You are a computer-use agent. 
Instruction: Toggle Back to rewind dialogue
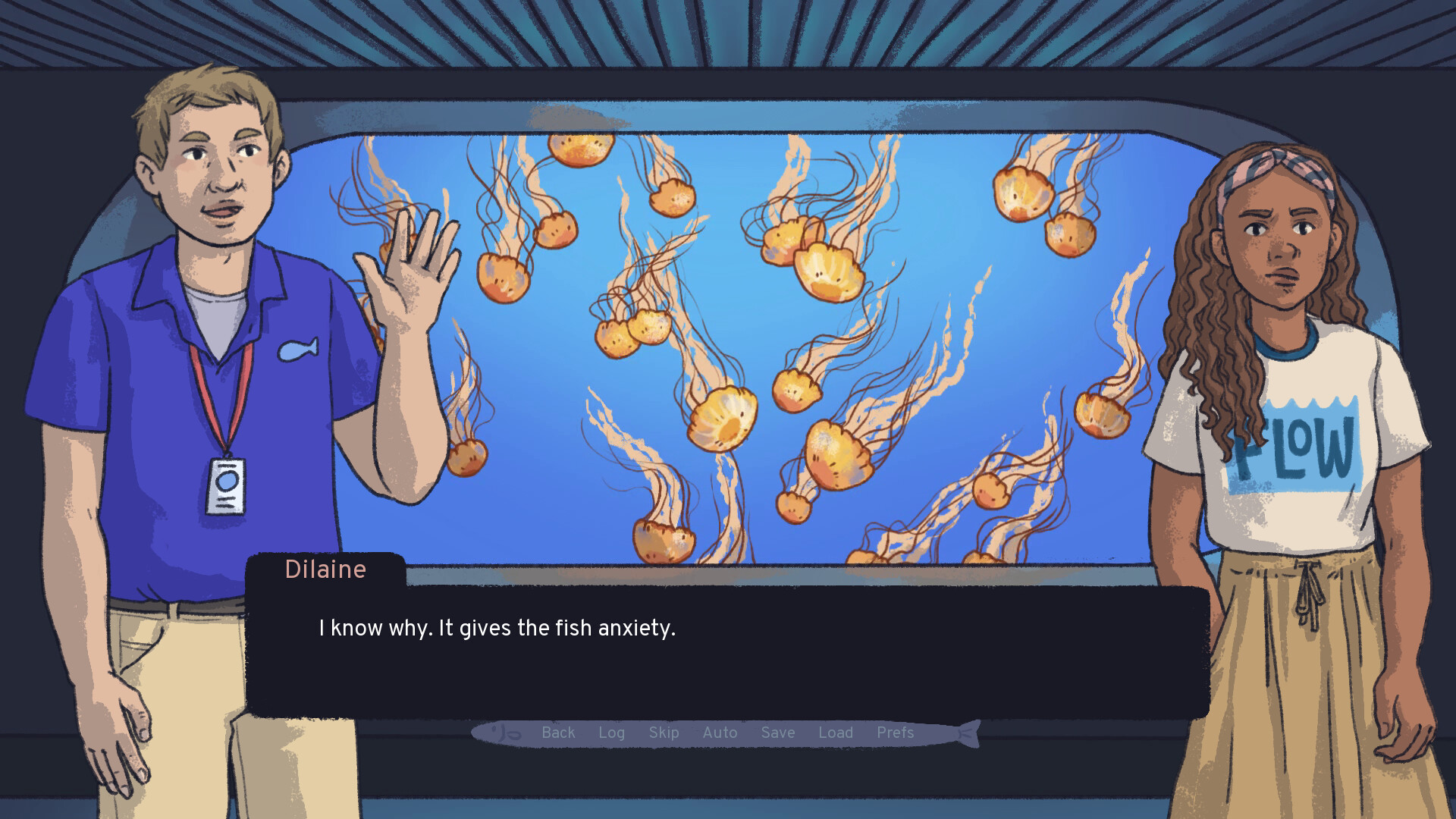558,733
